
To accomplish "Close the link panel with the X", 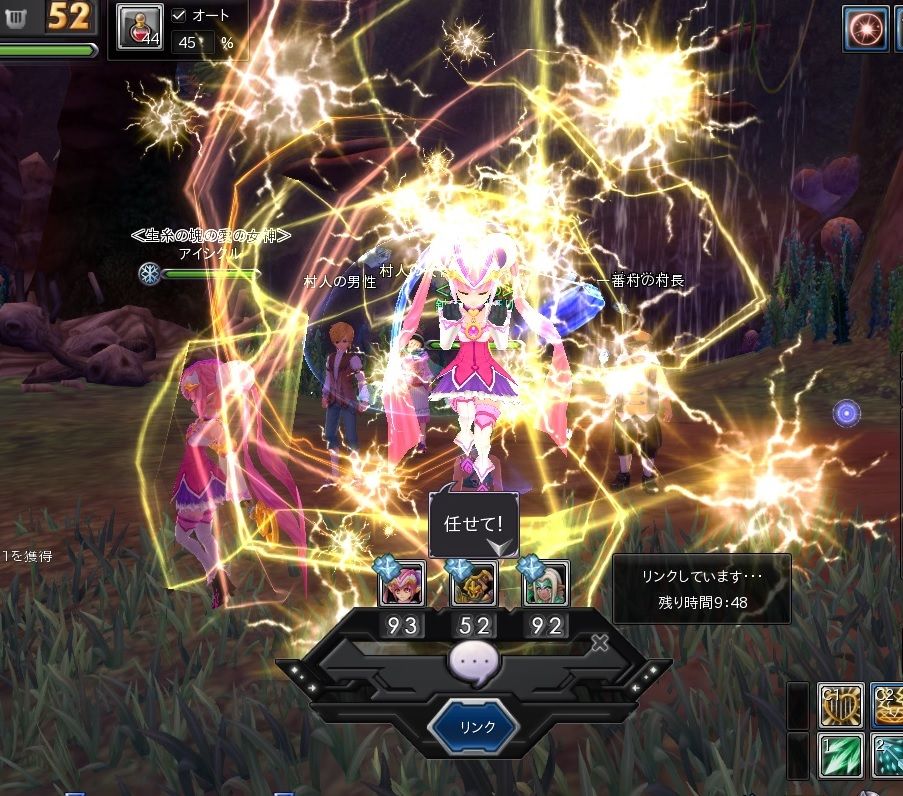I will (599, 643).
